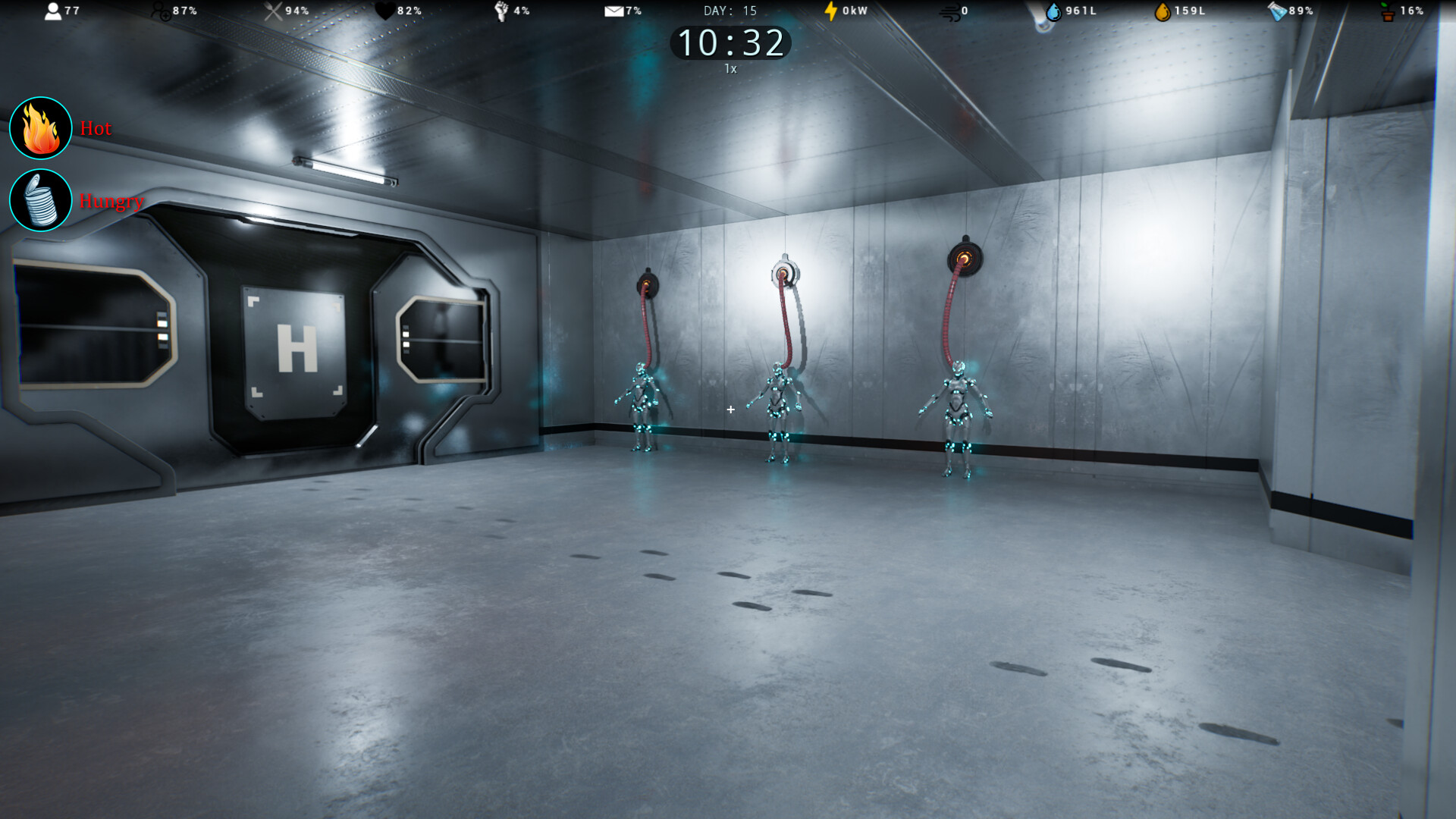Open the ice crystal indicator at 89%
Screen dimensions: 1456x819
[1279, 10]
